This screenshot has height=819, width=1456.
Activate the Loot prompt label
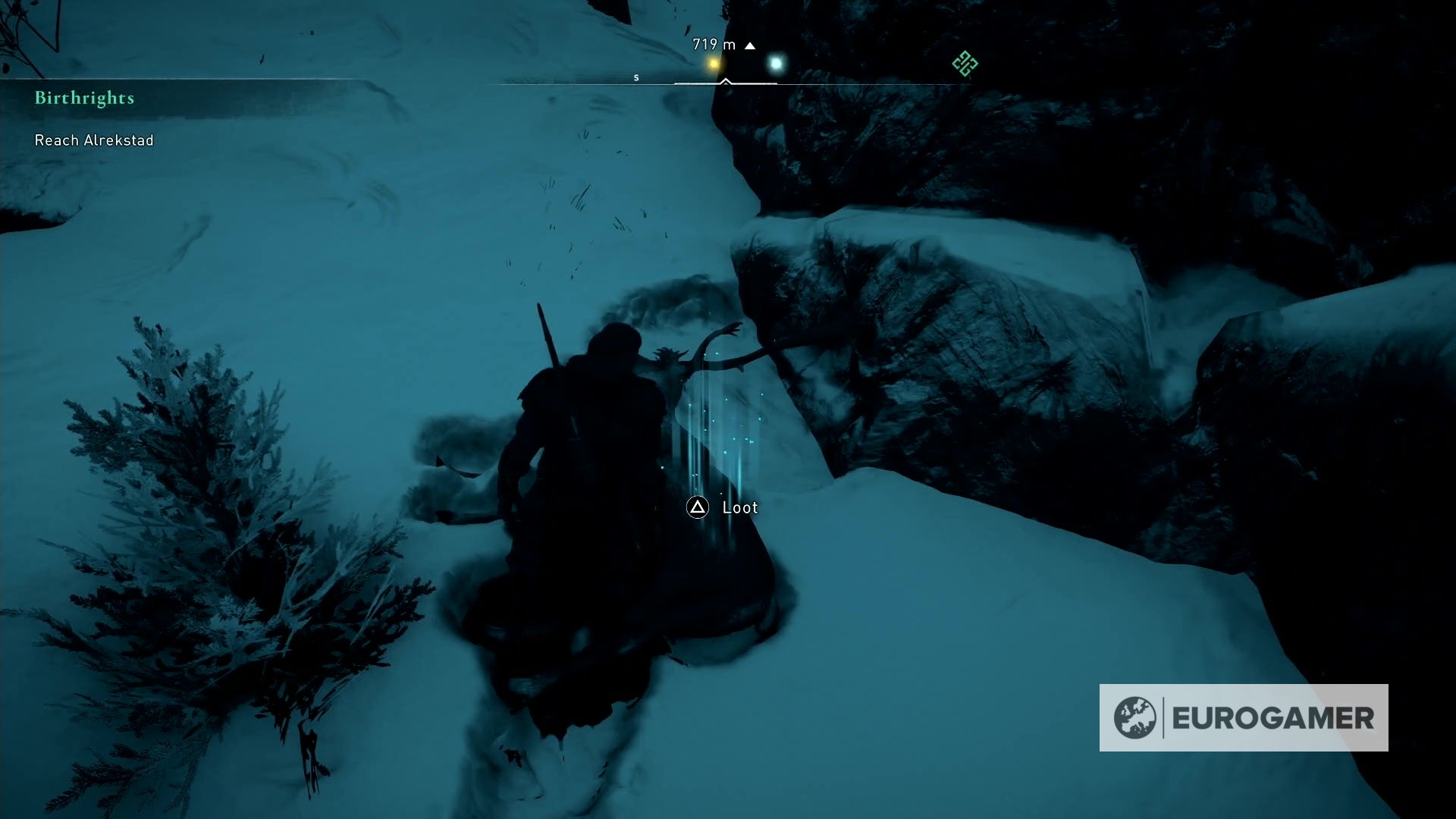[741, 507]
